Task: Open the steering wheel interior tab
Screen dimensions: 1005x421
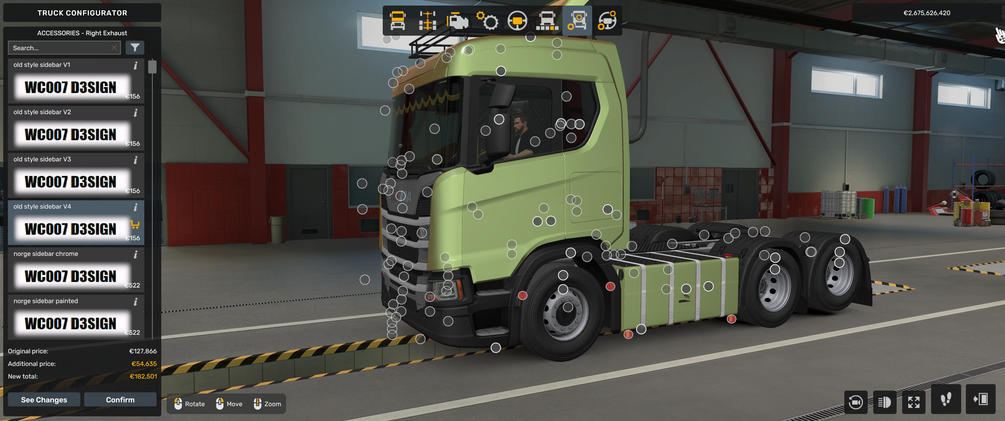Action: (x=518, y=21)
